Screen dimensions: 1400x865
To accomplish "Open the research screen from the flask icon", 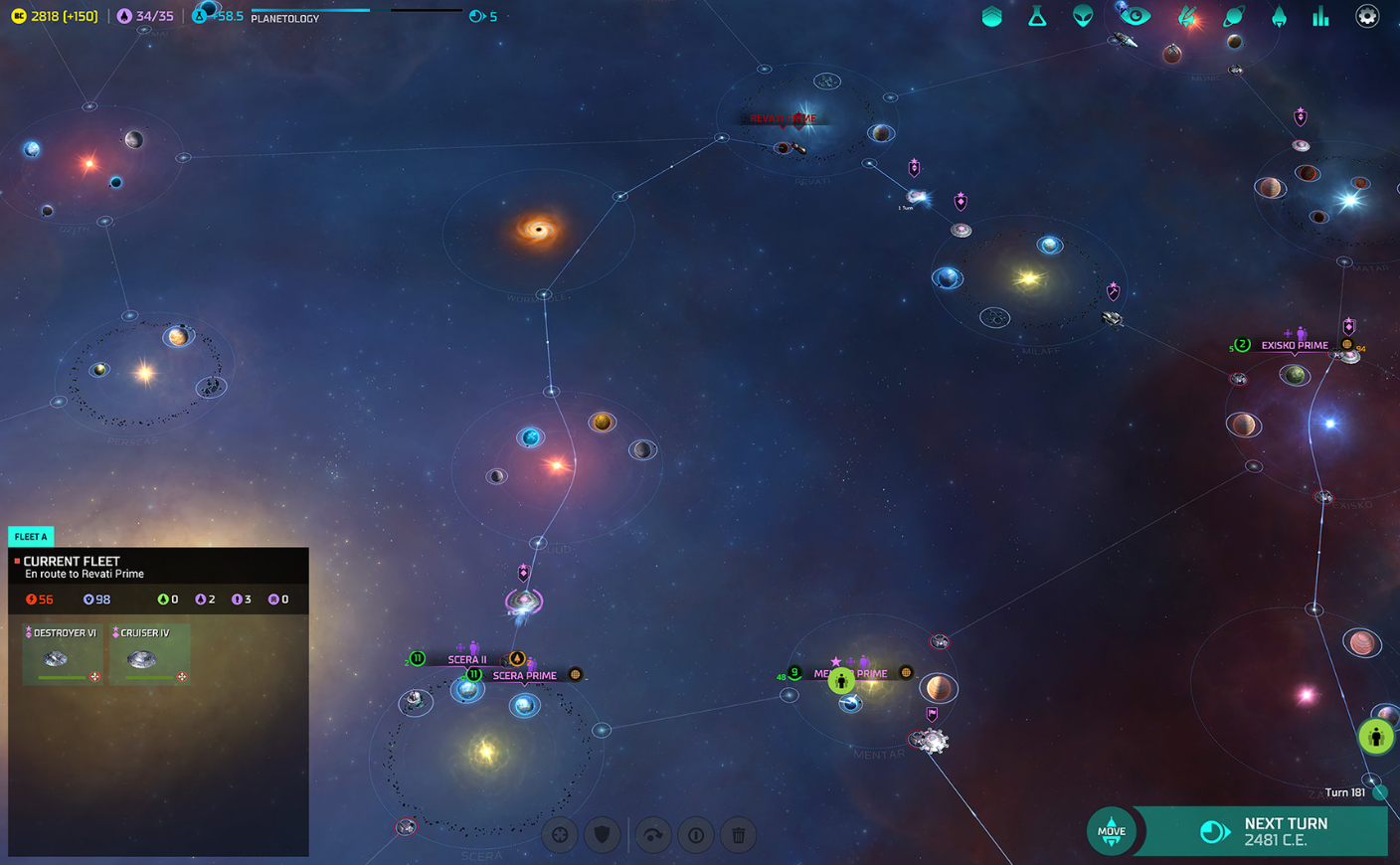I will click(1037, 16).
